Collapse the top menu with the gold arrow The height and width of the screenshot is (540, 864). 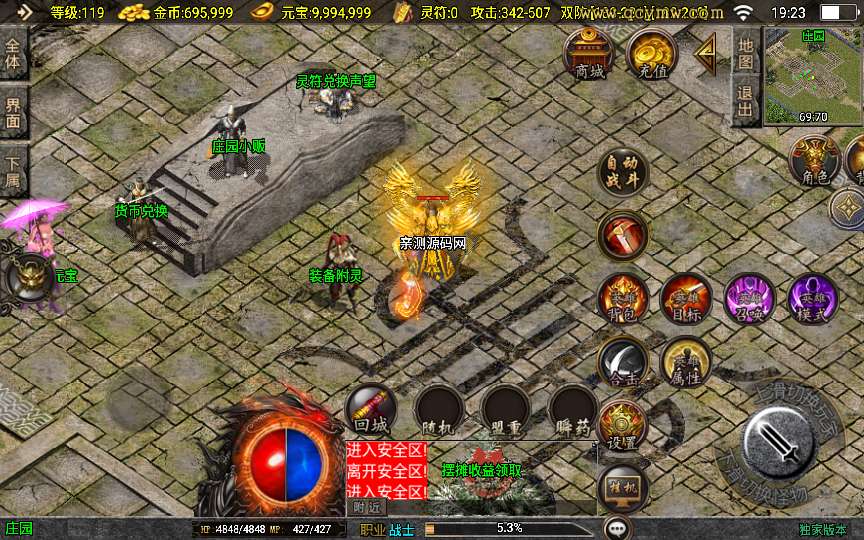(707, 53)
